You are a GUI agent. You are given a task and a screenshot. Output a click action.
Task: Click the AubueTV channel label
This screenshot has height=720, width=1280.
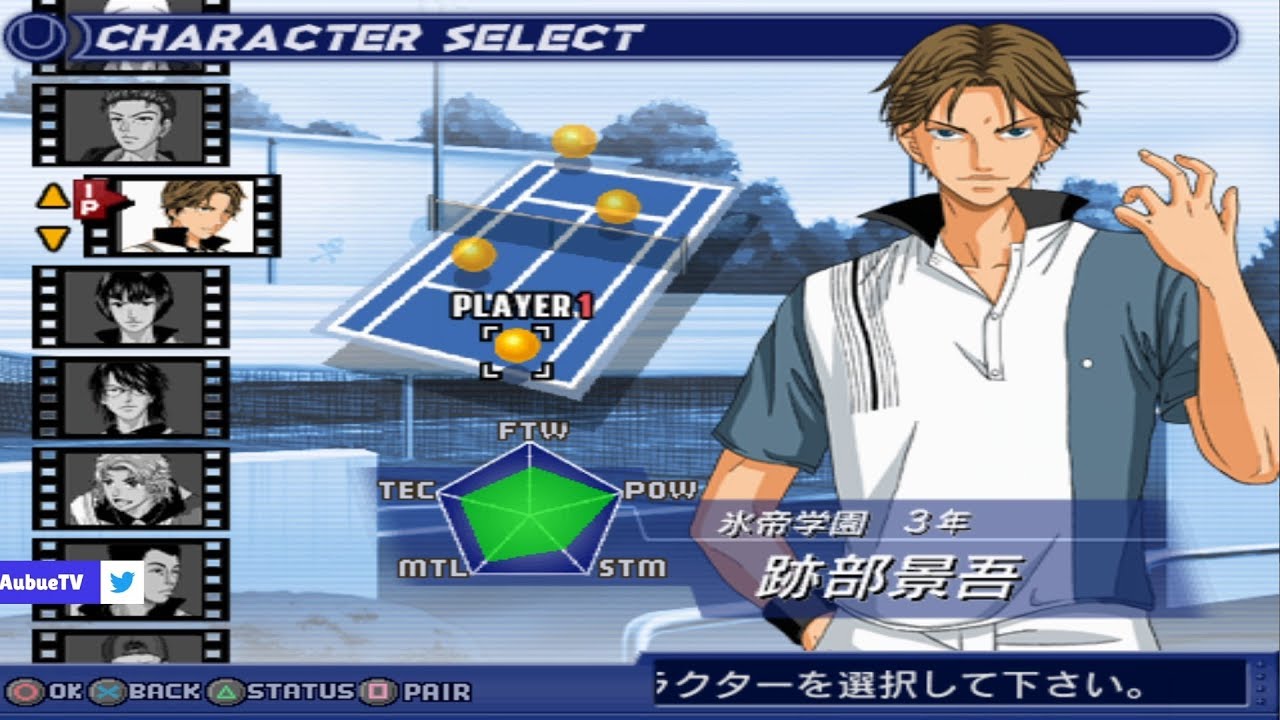click(x=49, y=582)
